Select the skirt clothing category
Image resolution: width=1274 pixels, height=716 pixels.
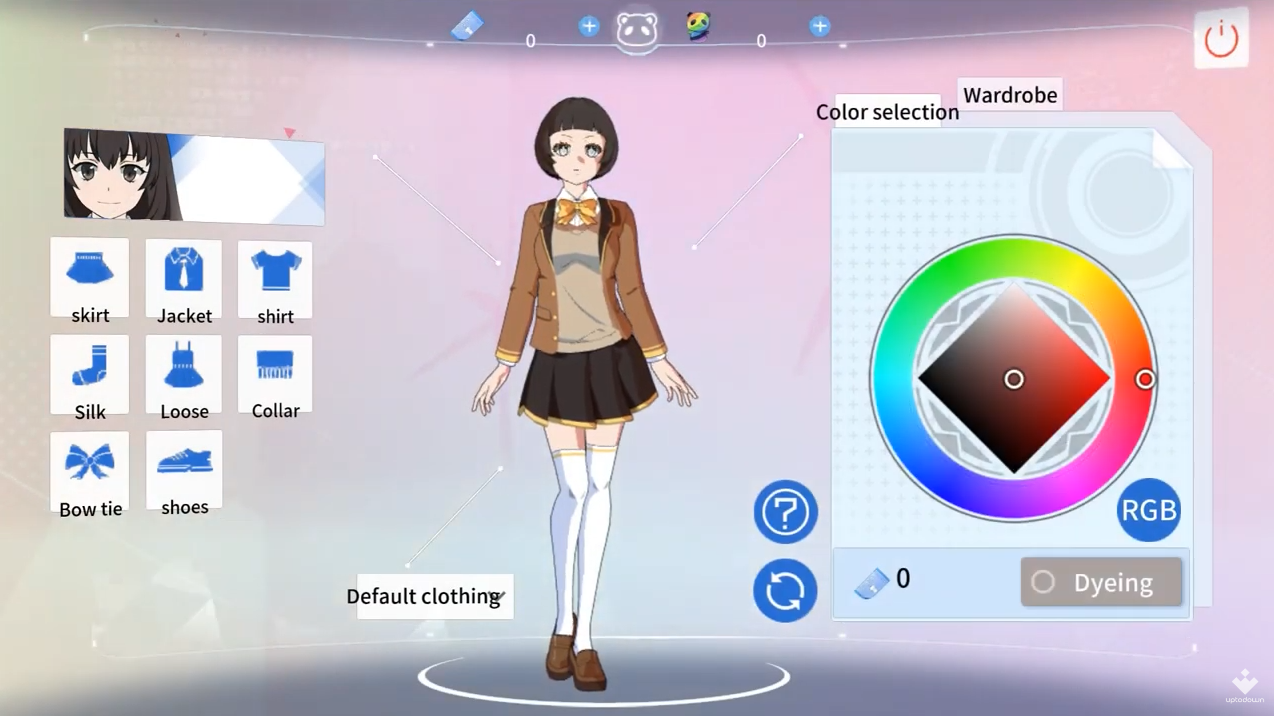90,279
